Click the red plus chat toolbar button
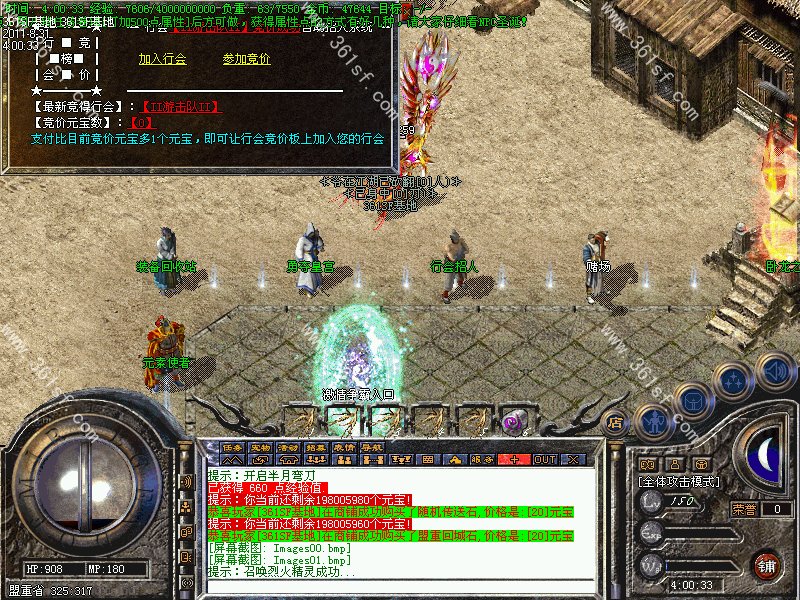Image resolution: width=800 pixels, height=600 pixels. pyautogui.click(x=515, y=459)
